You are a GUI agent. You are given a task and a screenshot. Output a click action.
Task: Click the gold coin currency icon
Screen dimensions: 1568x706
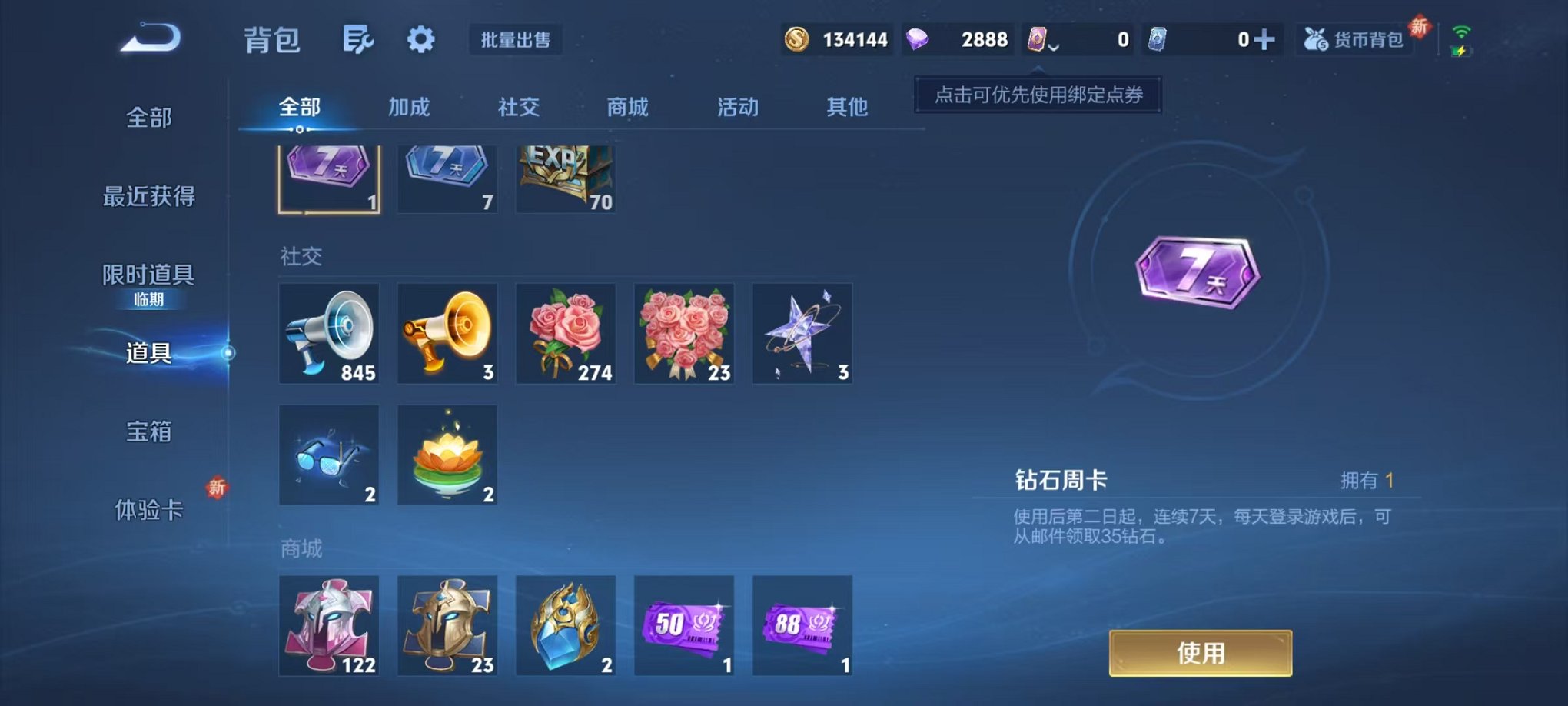[796, 38]
